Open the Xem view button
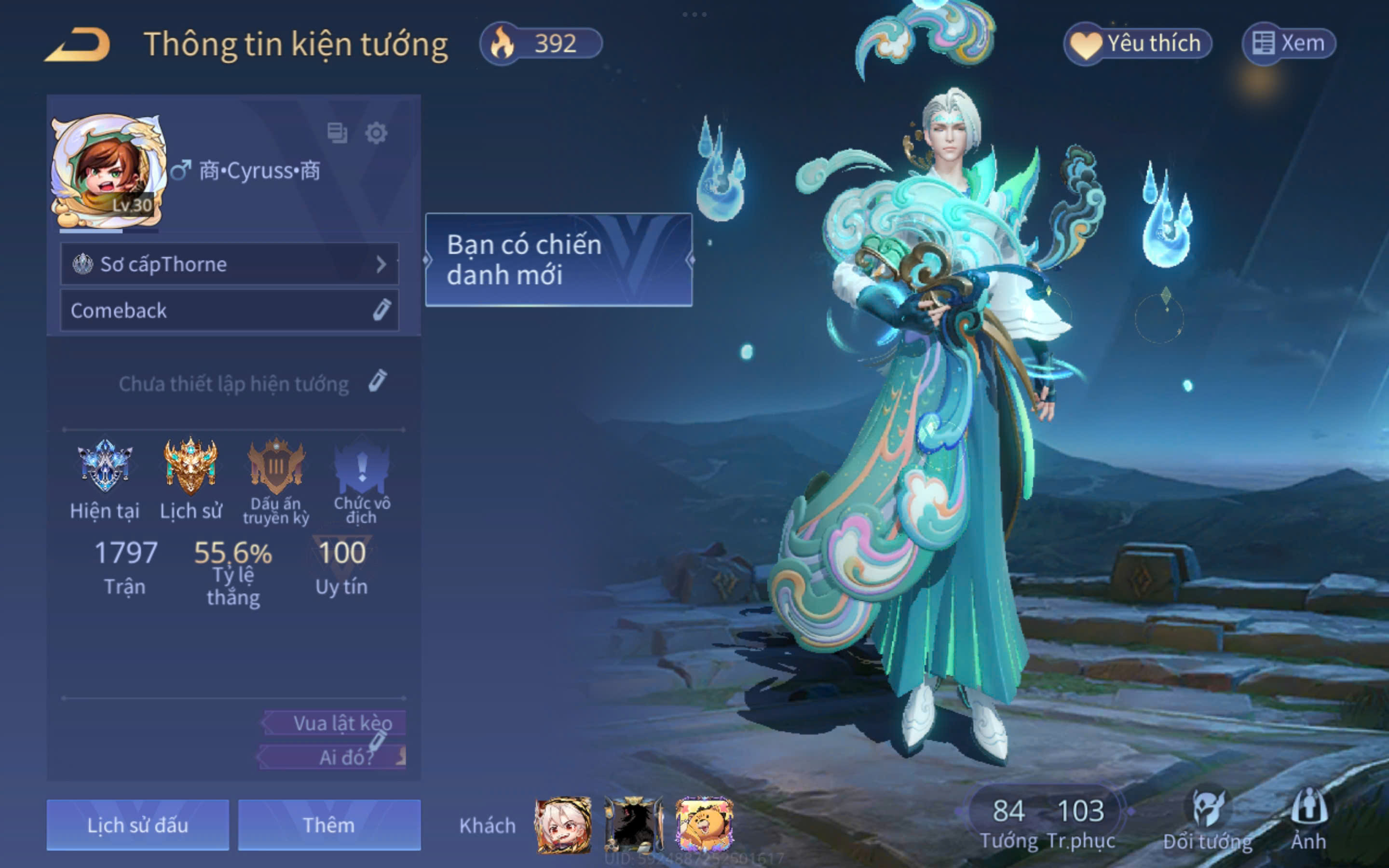 click(1289, 43)
